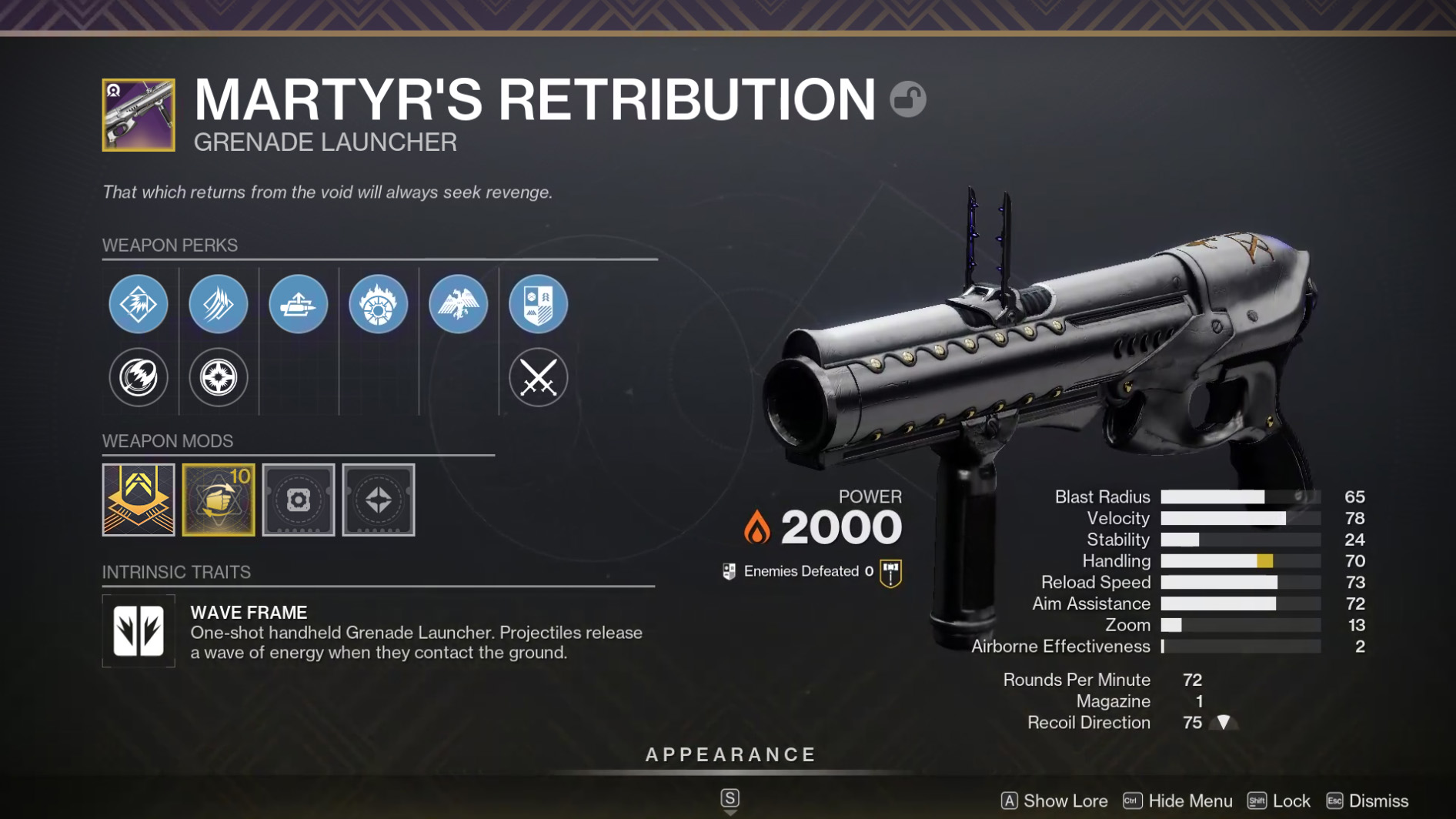
Task: Select the winged eagle perk icon
Action: [459, 304]
